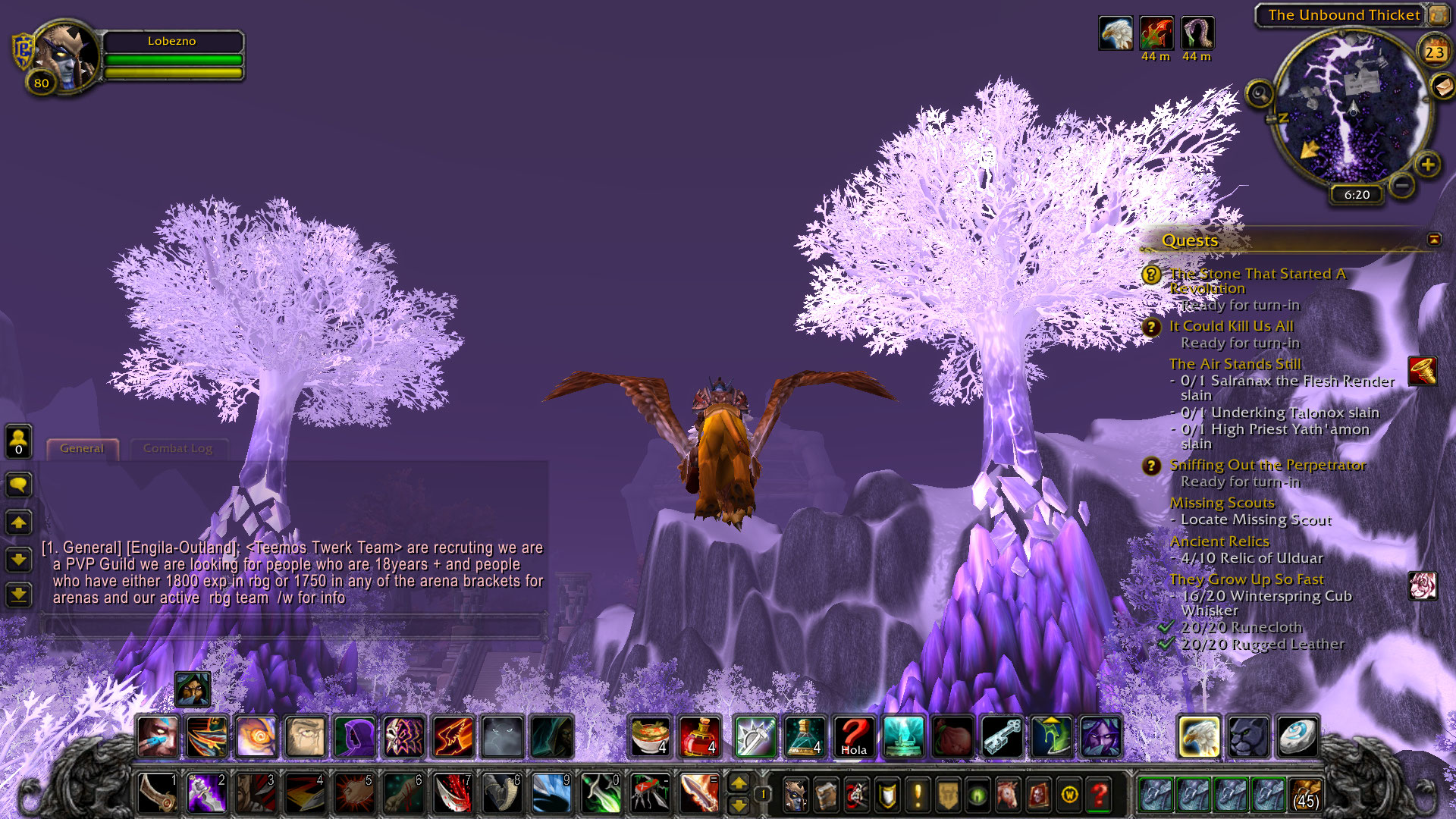Screen dimensions: 1456x819
Task: Open the chat speech bubble menu
Action: pos(19,485)
